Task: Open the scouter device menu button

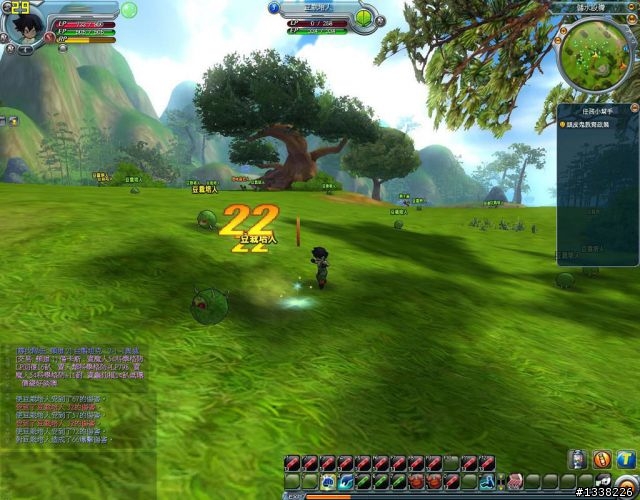Action: tap(578, 459)
